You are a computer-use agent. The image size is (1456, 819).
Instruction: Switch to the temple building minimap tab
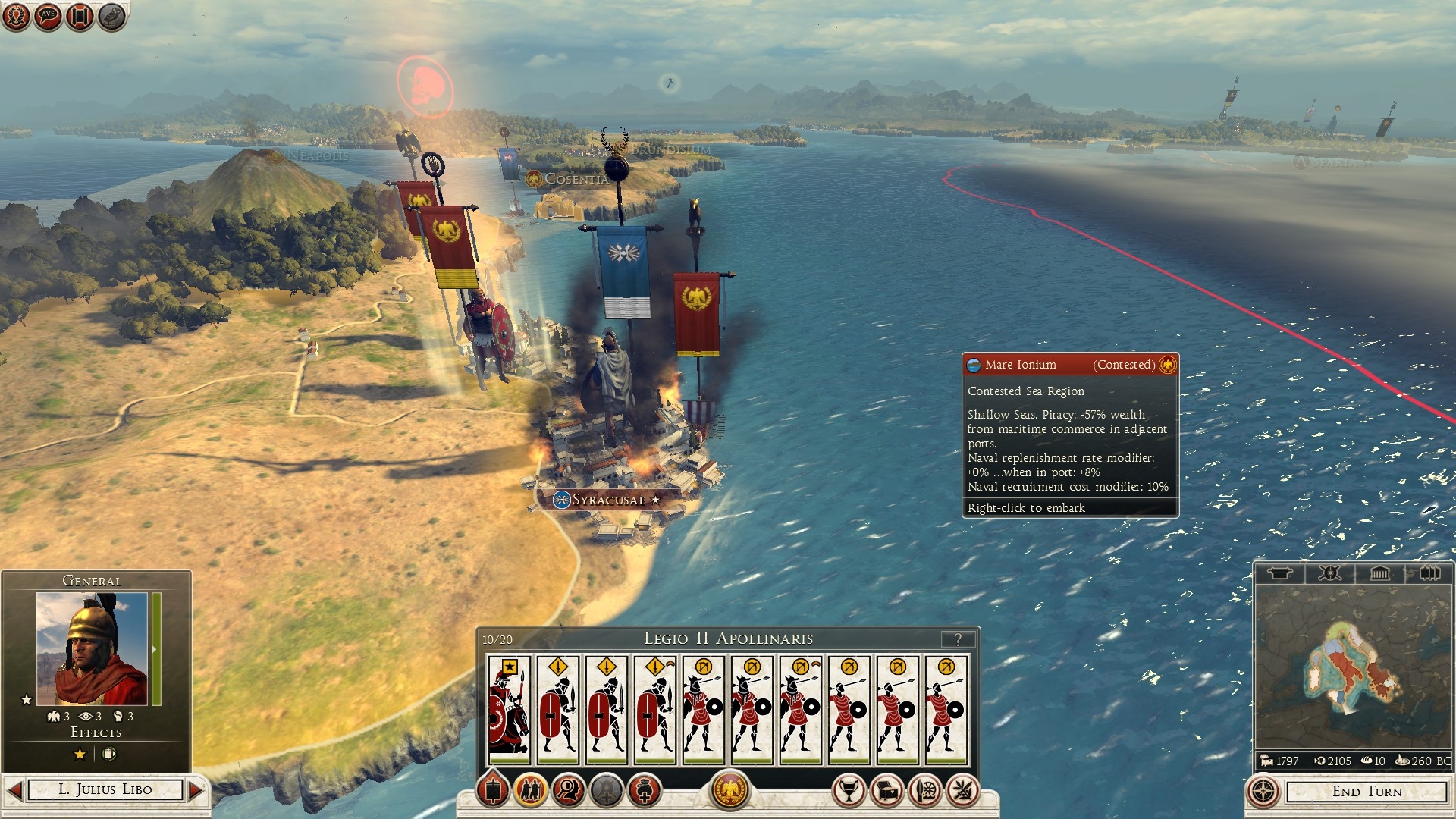1379,573
